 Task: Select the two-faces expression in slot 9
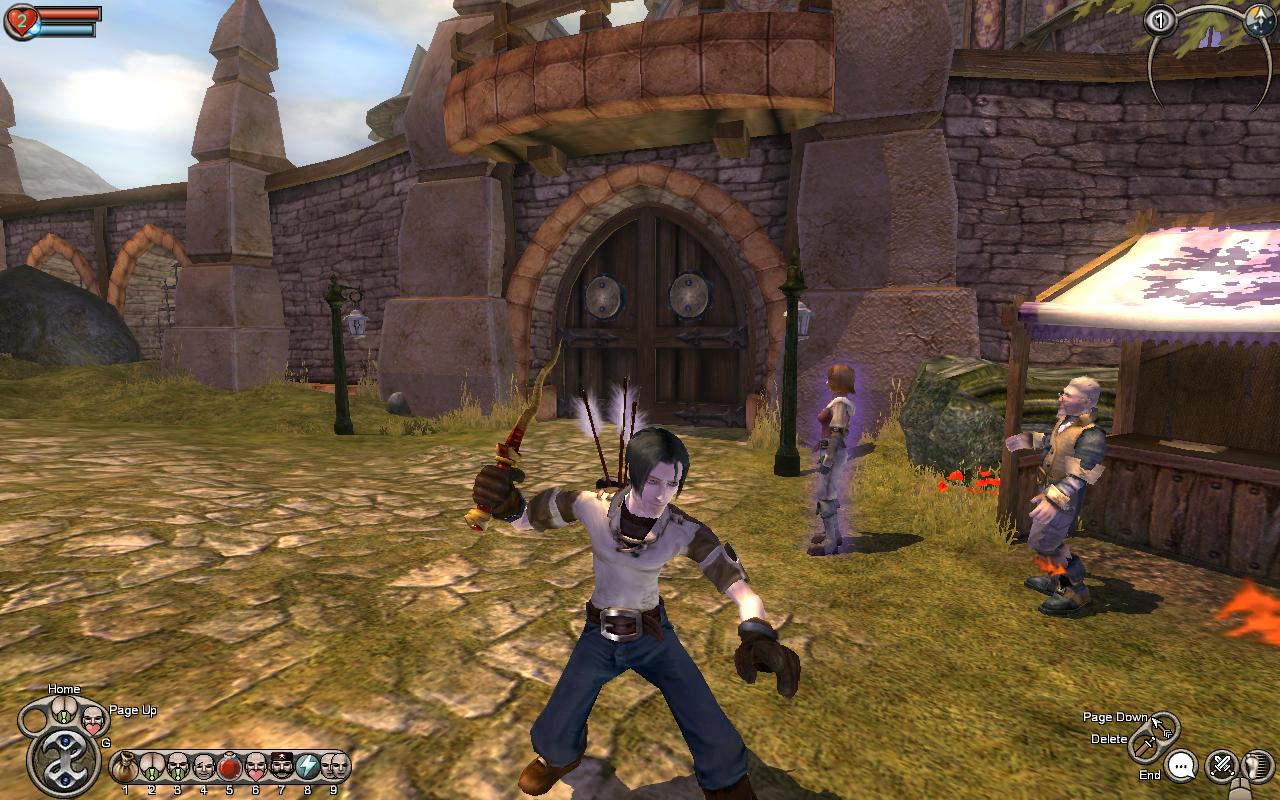334,768
